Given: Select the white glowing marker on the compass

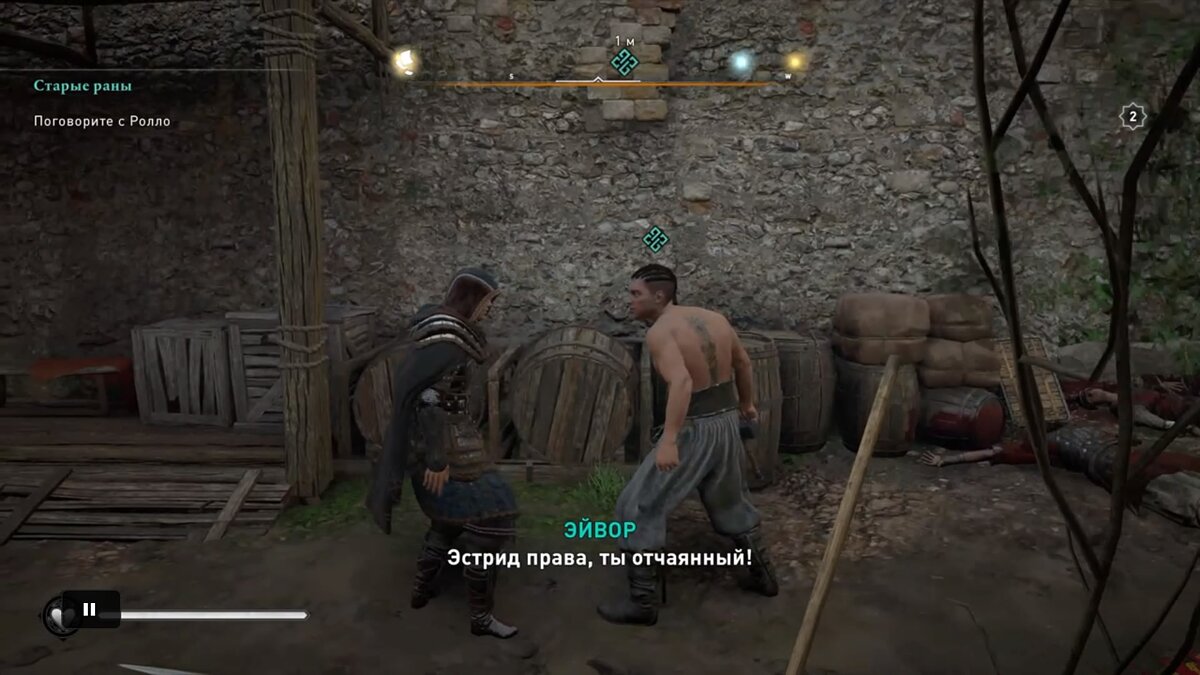Looking at the screenshot, I should [404, 62].
